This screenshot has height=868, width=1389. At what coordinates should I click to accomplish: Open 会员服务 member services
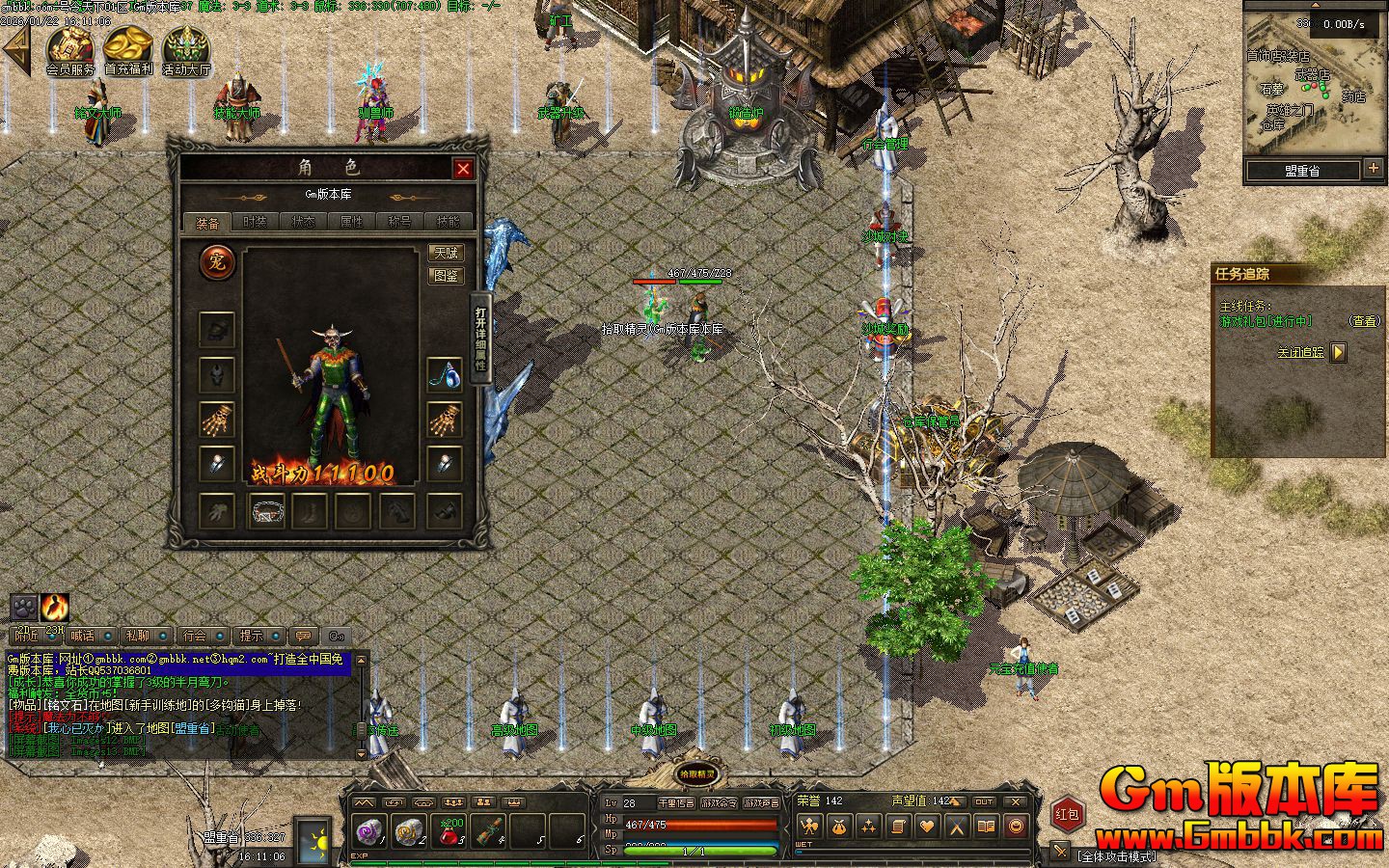tap(70, 48)
